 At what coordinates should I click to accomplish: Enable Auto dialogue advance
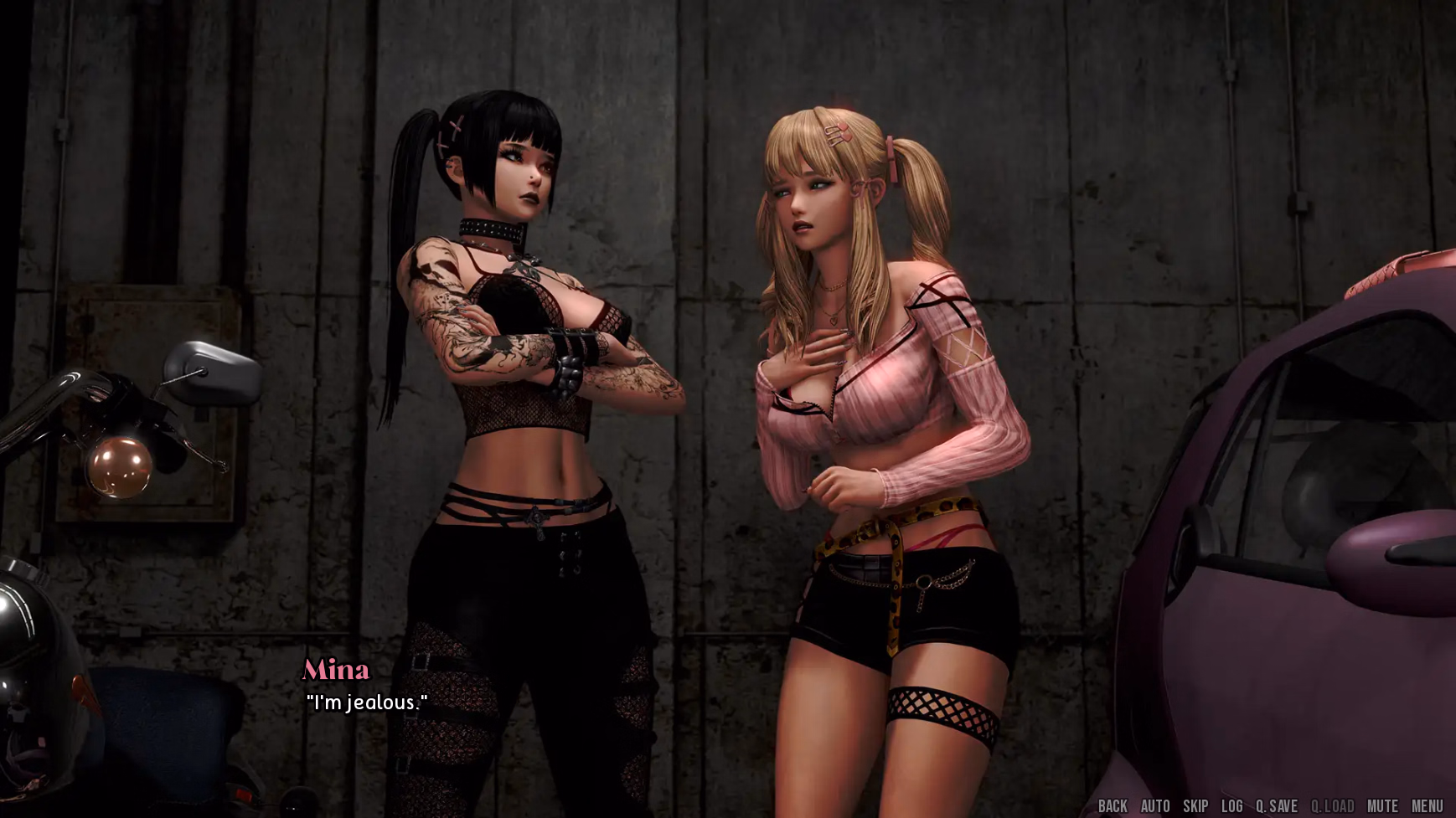(1155, 806)
